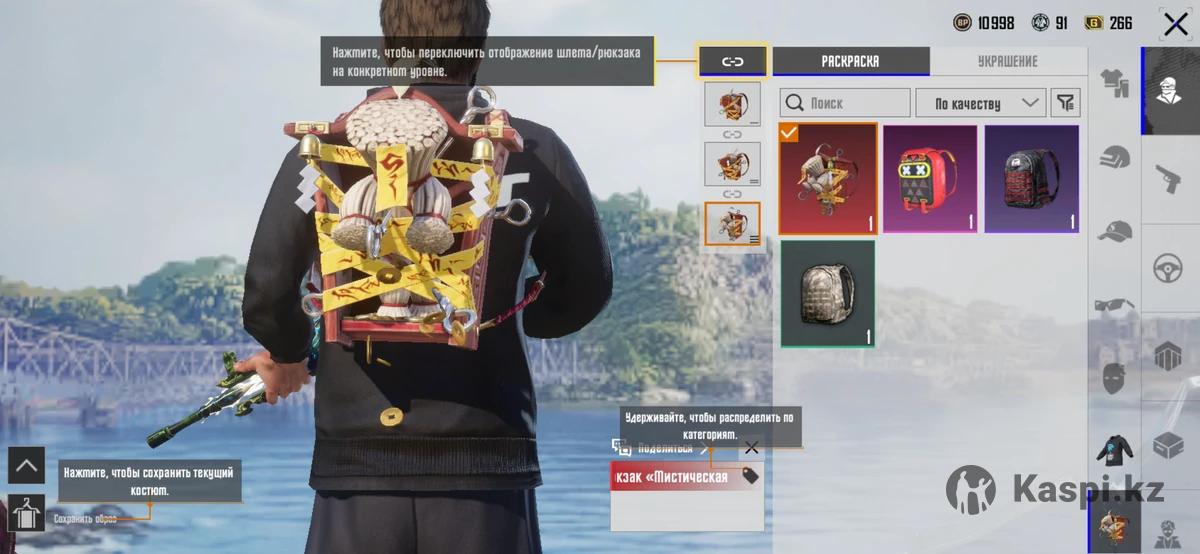Choose the baseball cap category
This screenshot has width=1200, height=554.
coord(1114,231)
